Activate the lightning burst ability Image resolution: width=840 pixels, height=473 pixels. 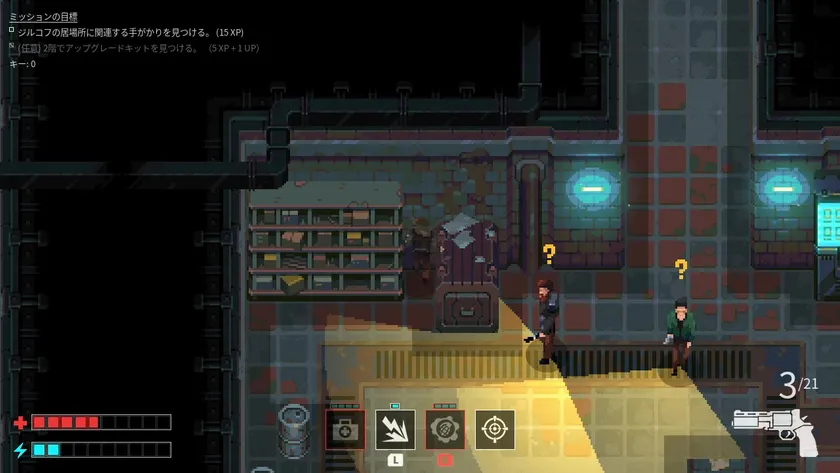click(395, 429)
